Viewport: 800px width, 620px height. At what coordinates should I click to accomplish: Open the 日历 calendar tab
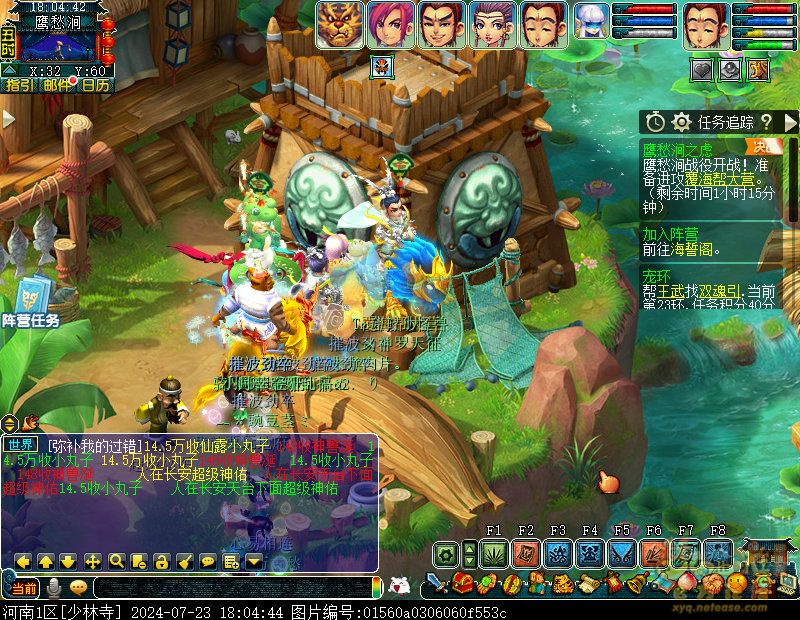click(96, 86)
